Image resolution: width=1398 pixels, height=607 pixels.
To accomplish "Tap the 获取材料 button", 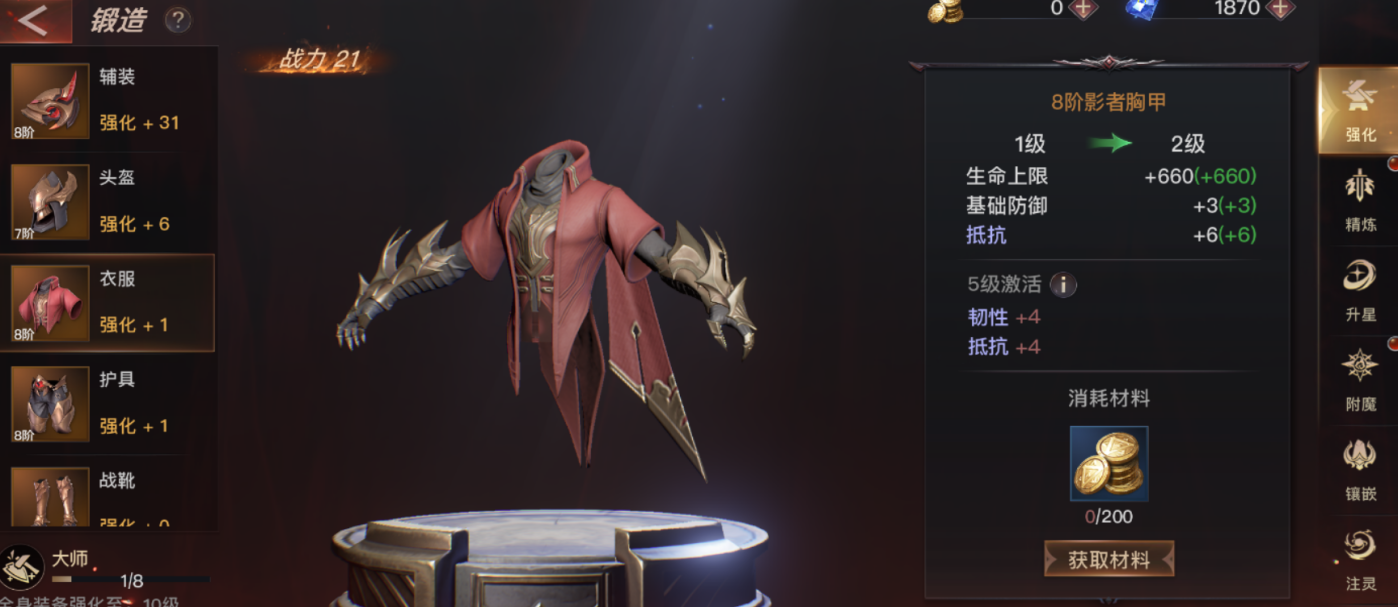I will (1109, 560).
